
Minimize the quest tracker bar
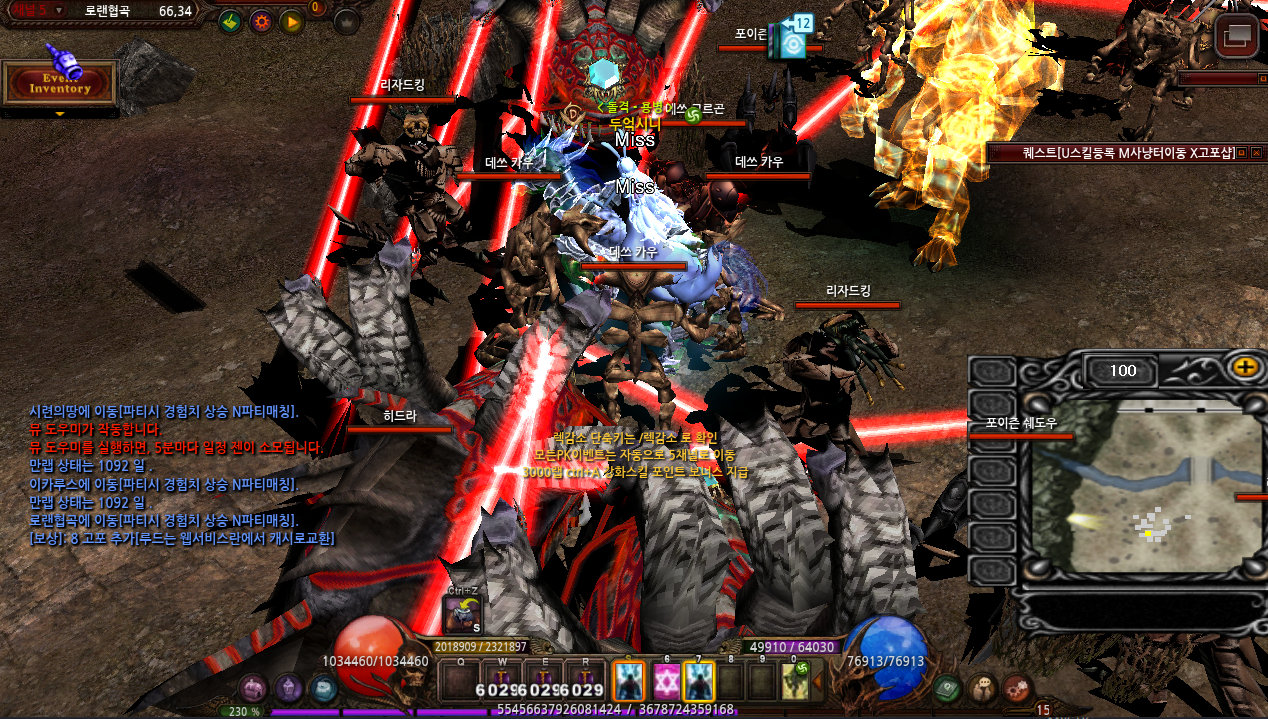click(1241, 153)
